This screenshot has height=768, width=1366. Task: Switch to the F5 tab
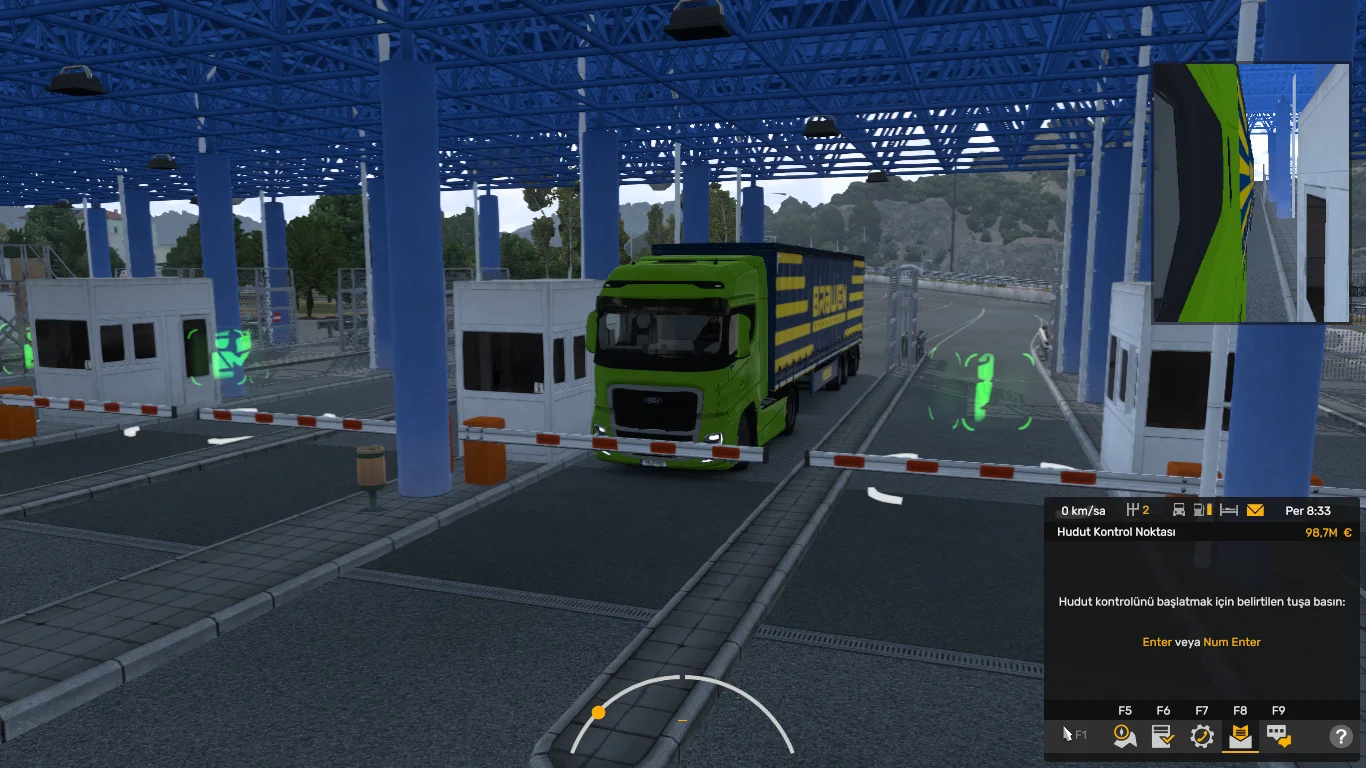pyautogui.click(x=1124, y=710)
